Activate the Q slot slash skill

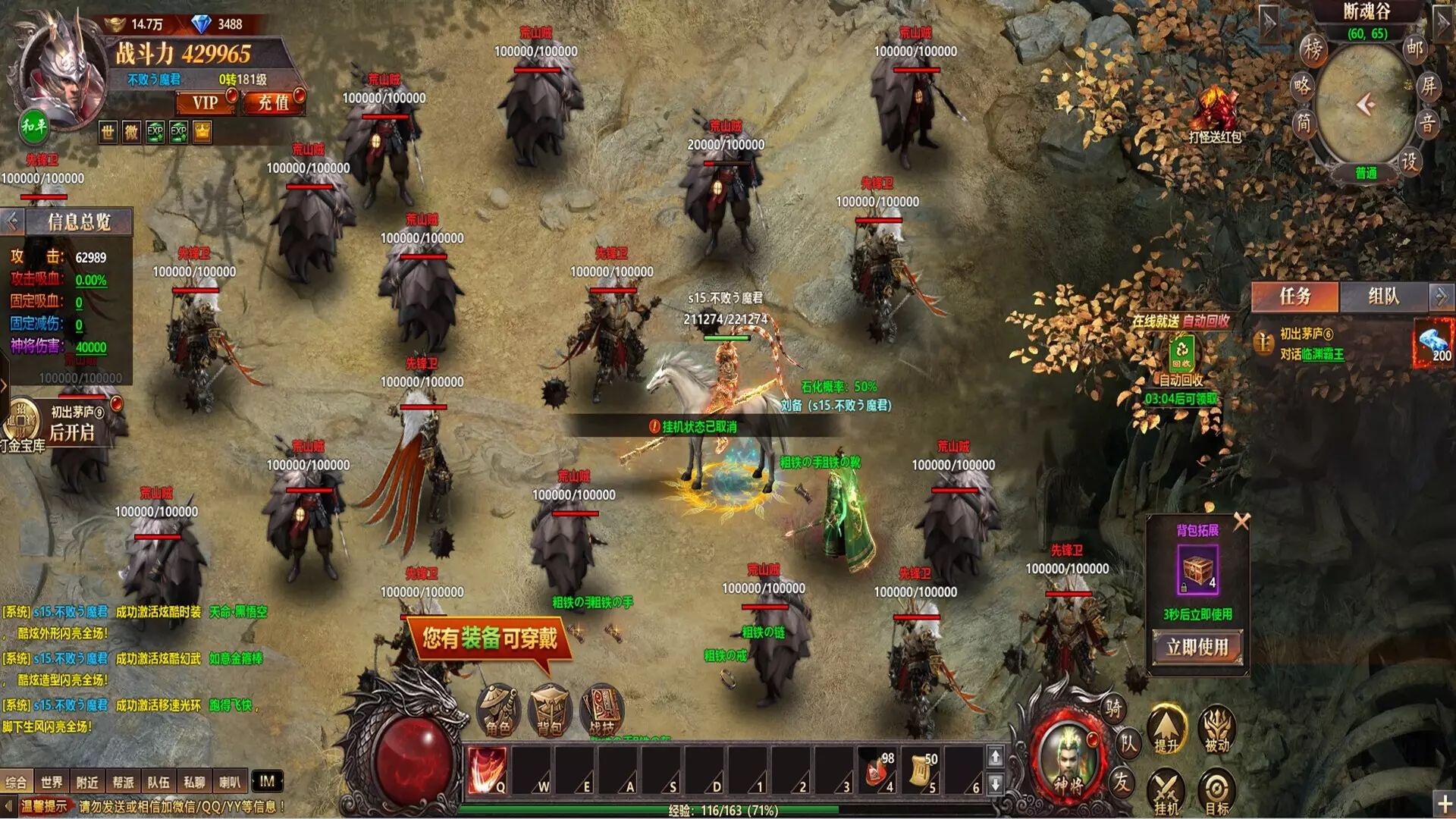point(486,770)
